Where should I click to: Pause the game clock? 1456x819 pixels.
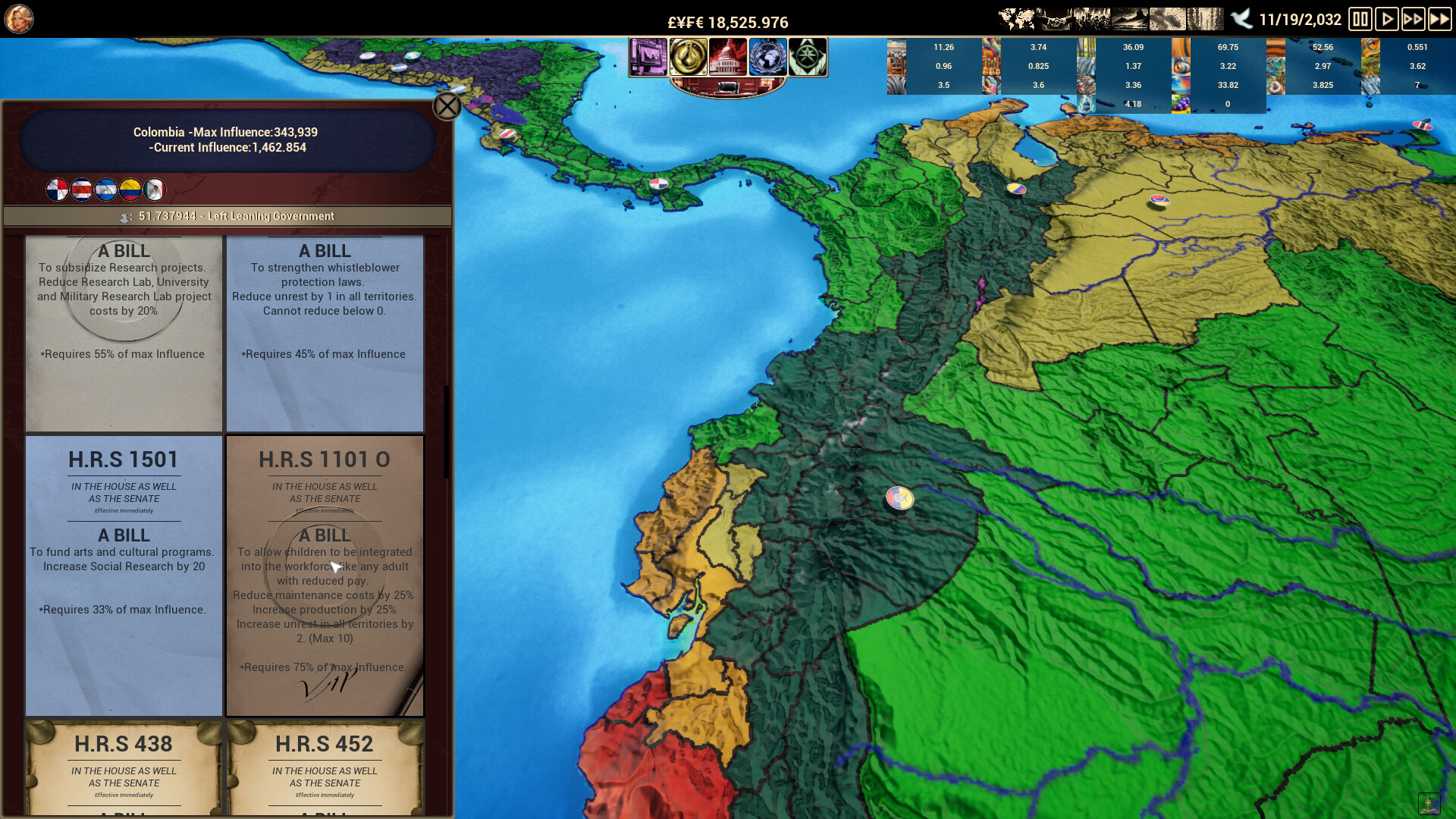coord(1360,19)
